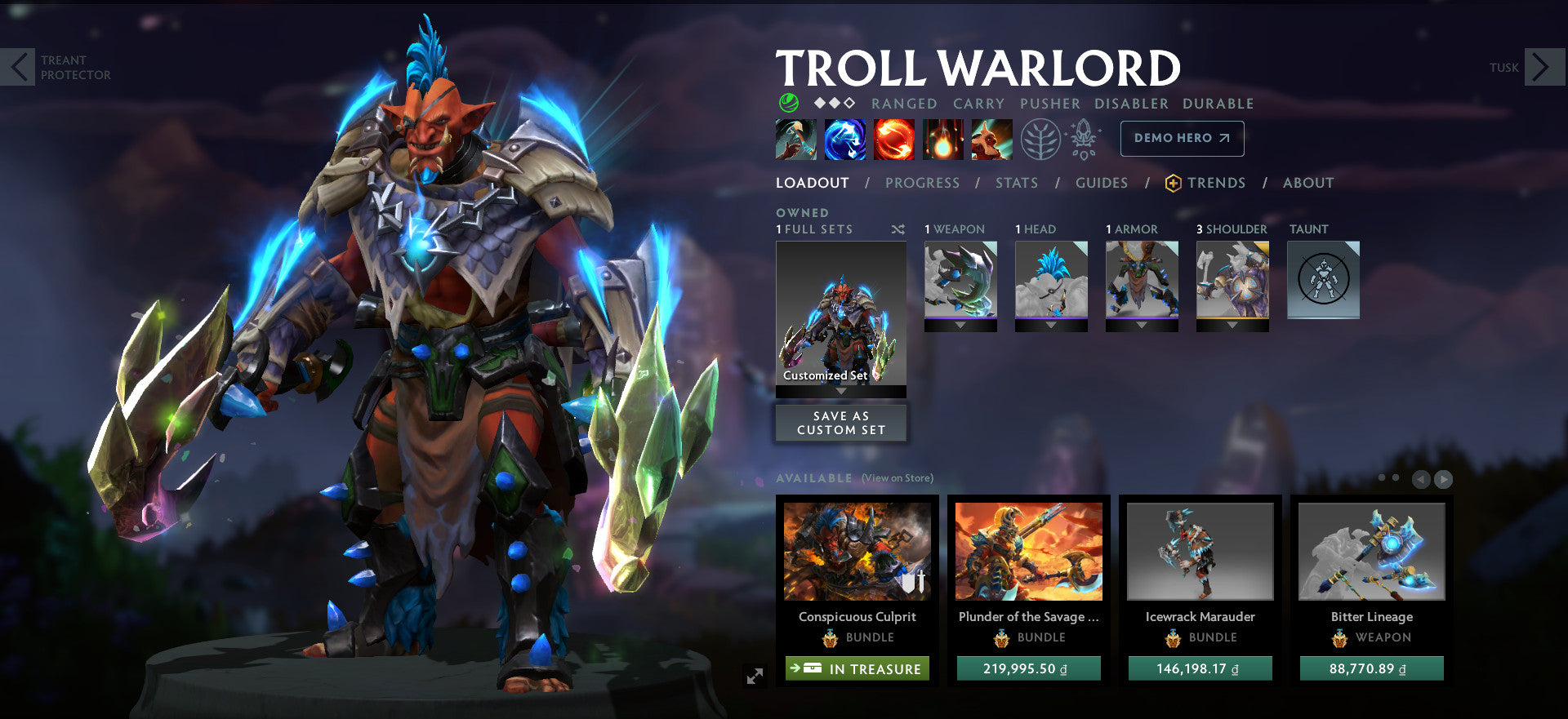Switch to the Progress tab

point(922,183)
